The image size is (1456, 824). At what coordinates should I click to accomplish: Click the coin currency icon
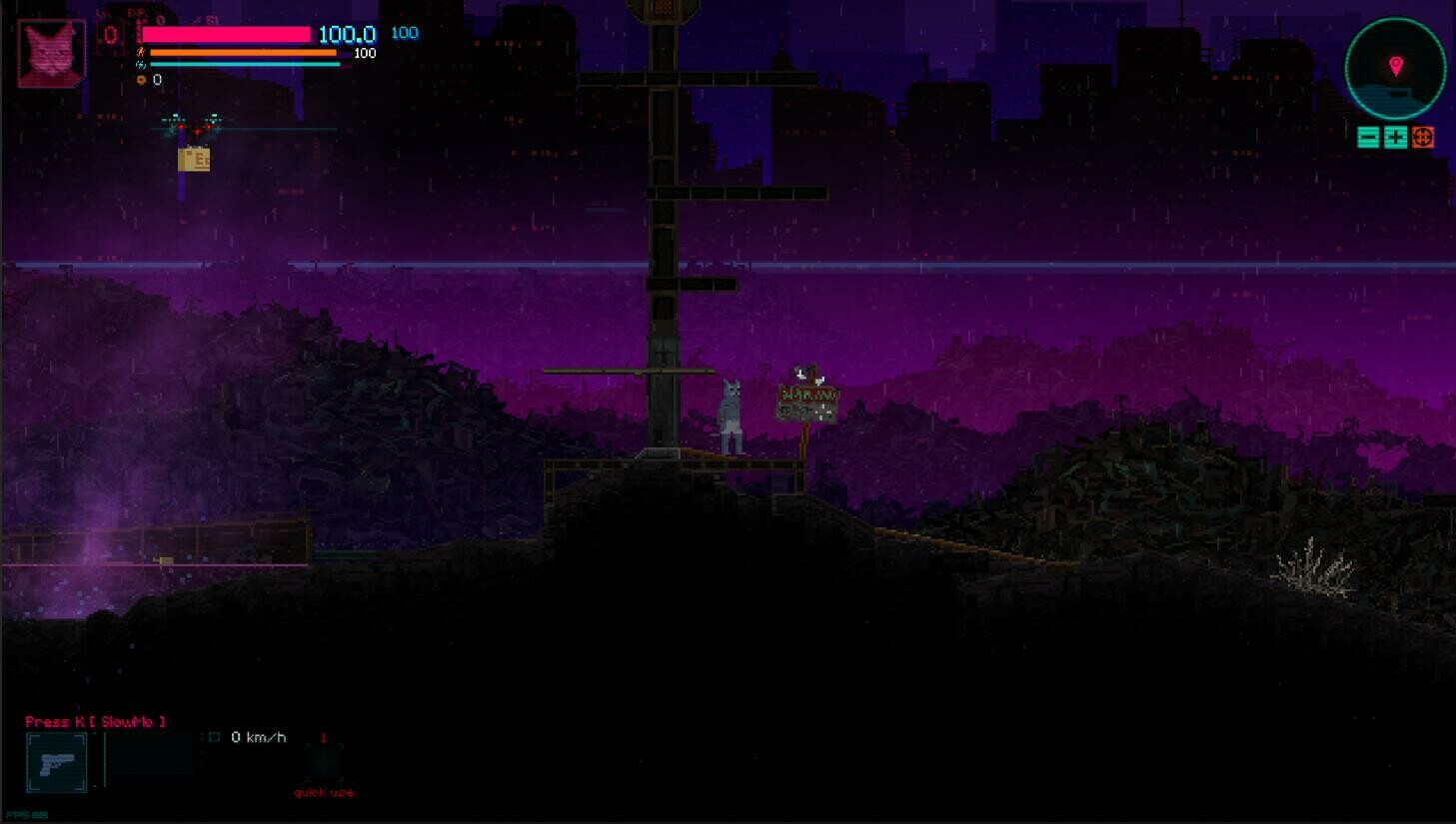click(x=143, y=79)
